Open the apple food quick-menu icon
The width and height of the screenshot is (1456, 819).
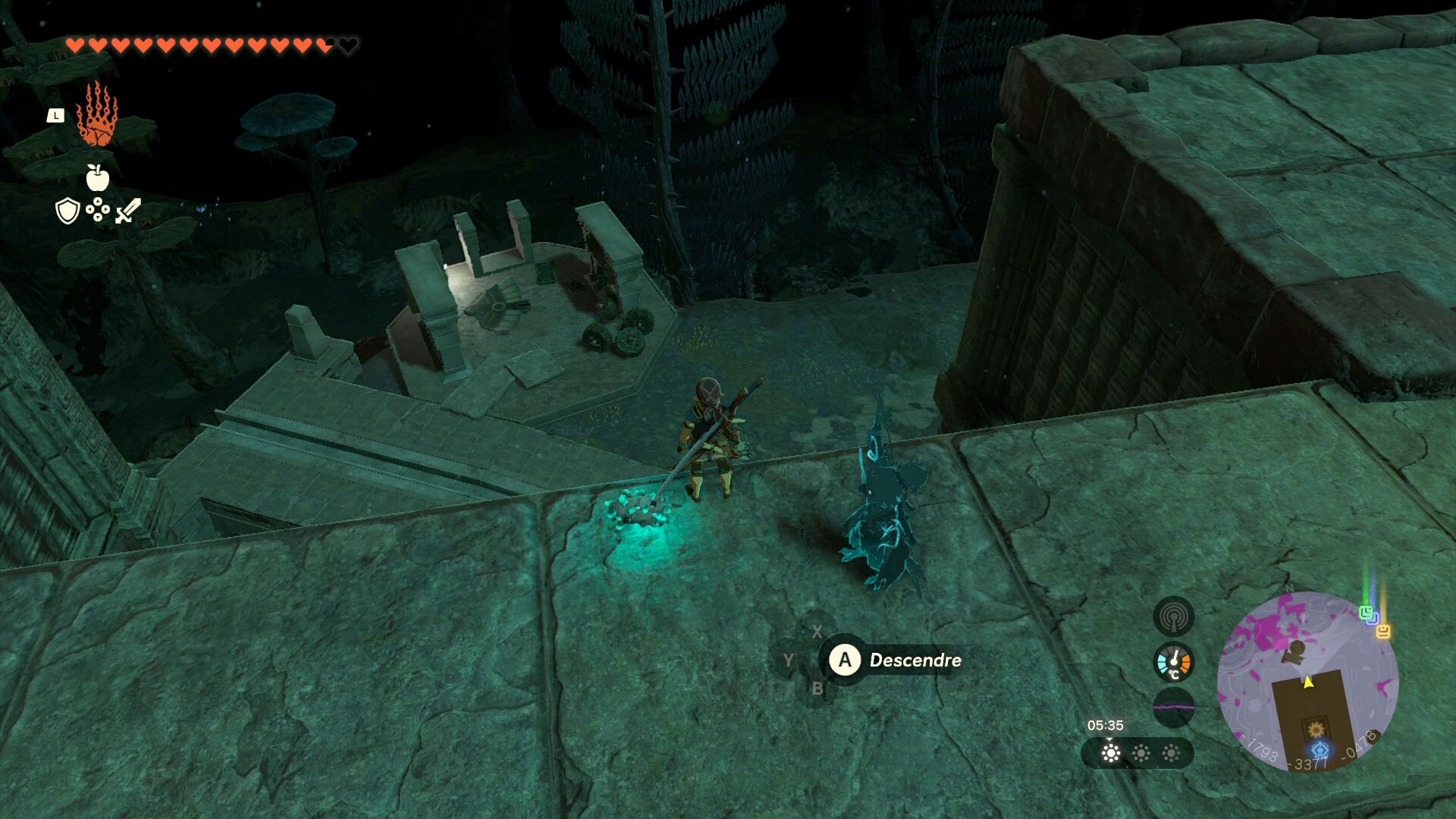coord(97,178)
